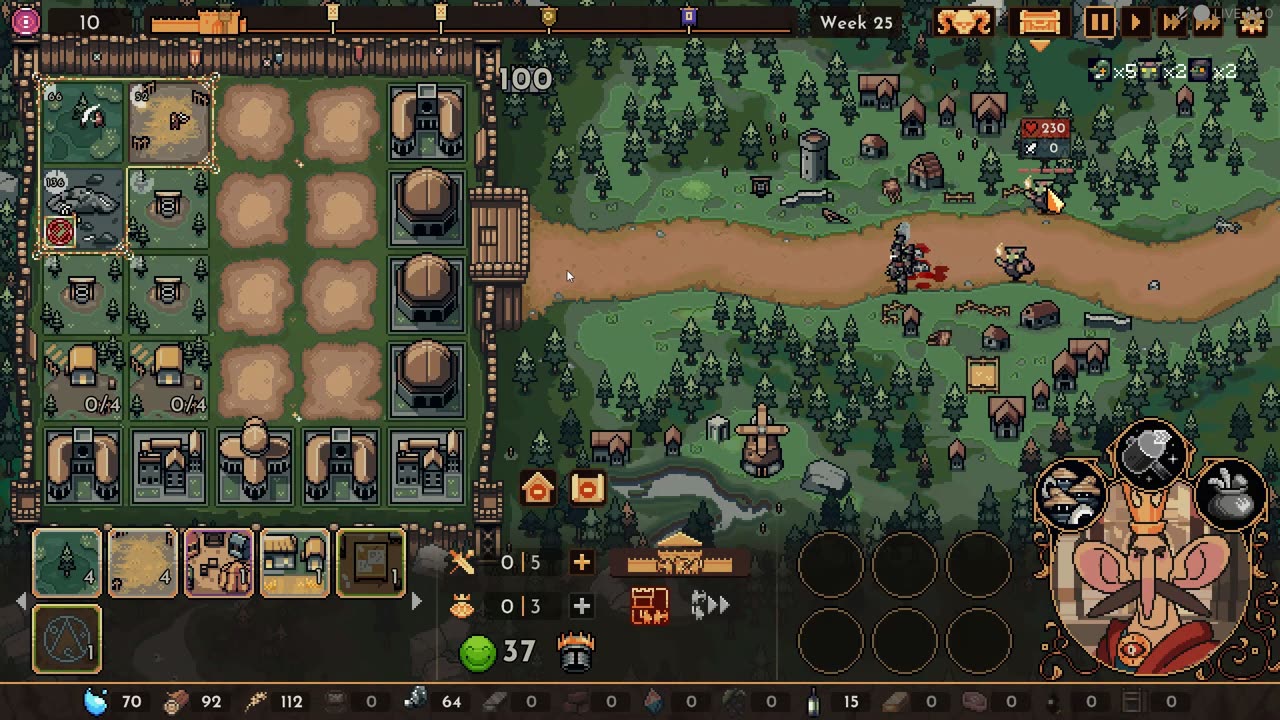
Task: Open the horned skull enemy panel
Action: pyautogui.click(x=964, y=22)
